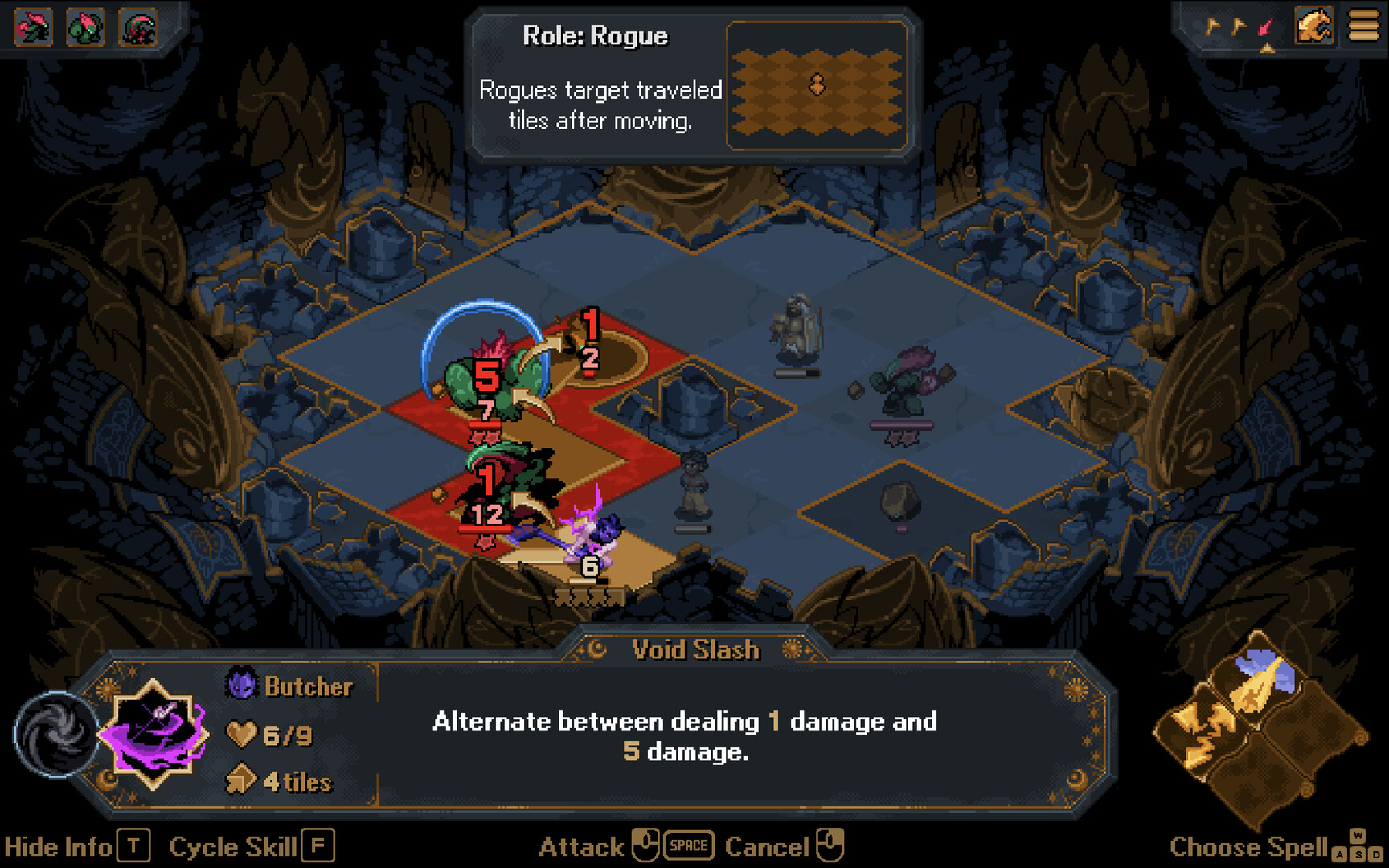Click the horse head icon button
The width and height of the screenshot is (1389, 868).
click(x=1314, y=26)
